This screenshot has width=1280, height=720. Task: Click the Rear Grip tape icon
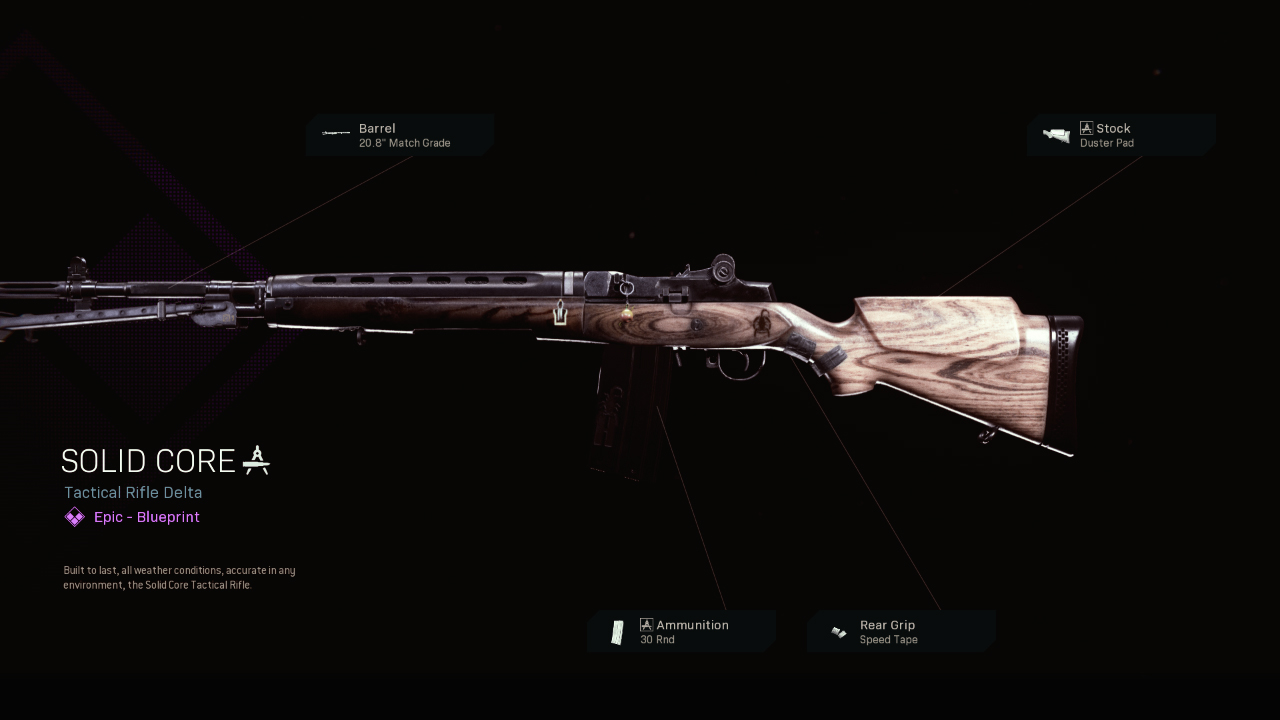[x=837, y=630]
